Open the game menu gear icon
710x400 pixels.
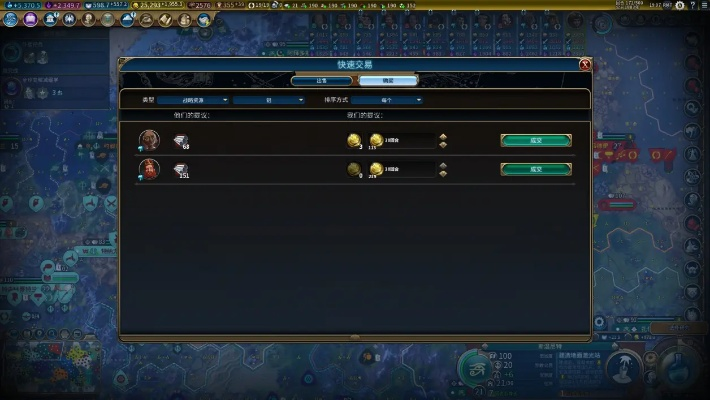pos(680,6)
